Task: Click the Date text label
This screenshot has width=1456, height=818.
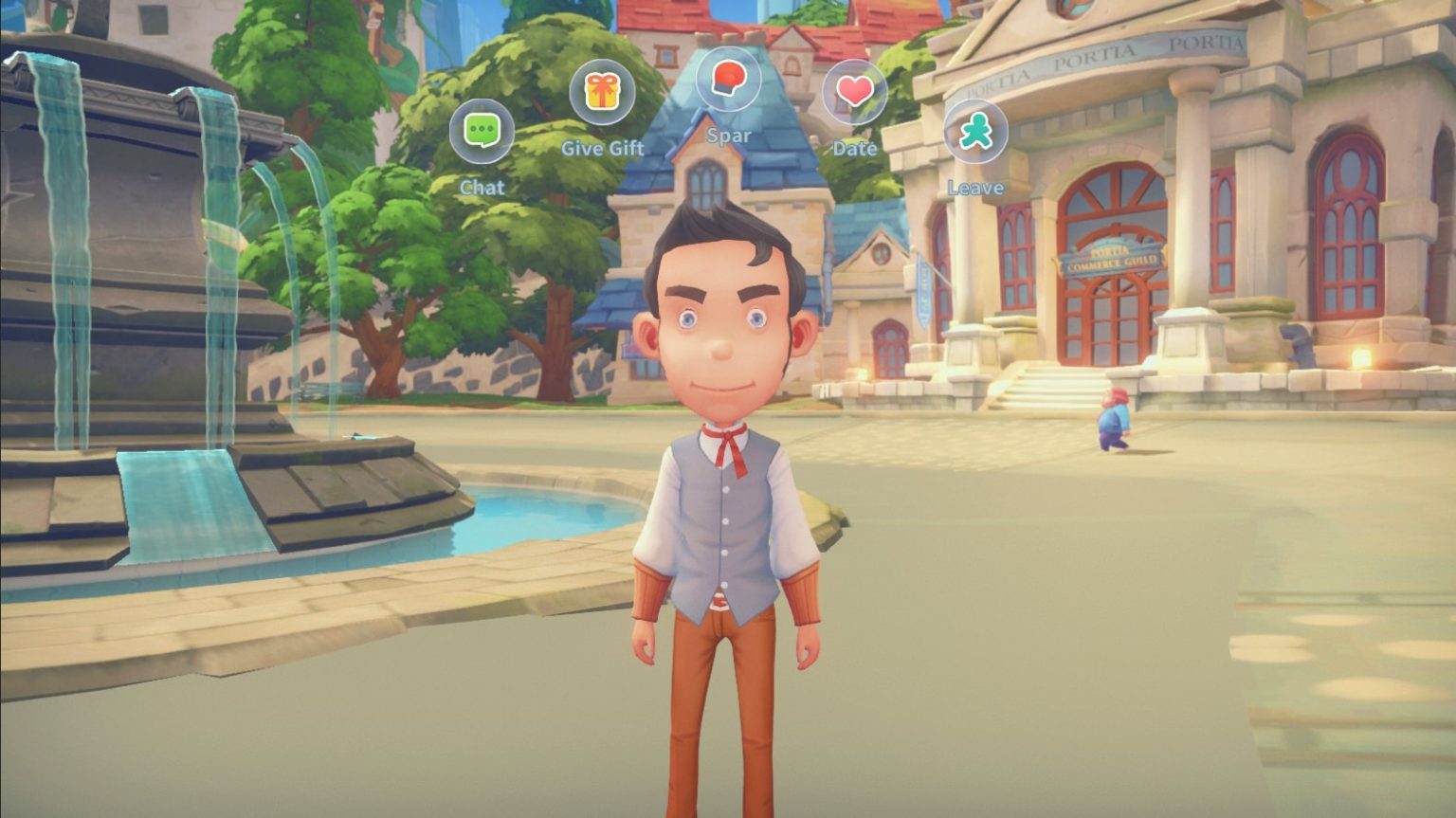Action: coord(854,148)
